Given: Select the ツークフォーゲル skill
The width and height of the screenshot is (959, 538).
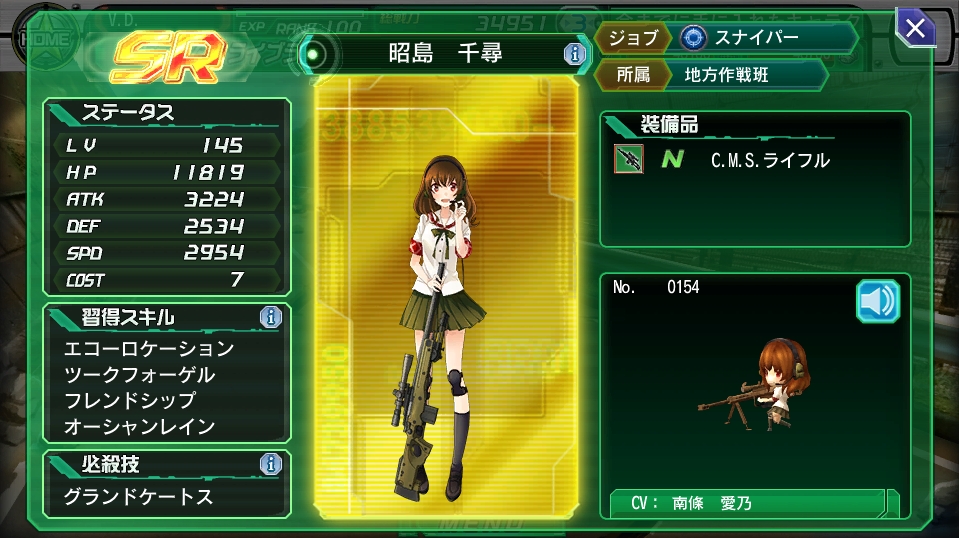Looking at the screenshot, I should coord(139,375).
